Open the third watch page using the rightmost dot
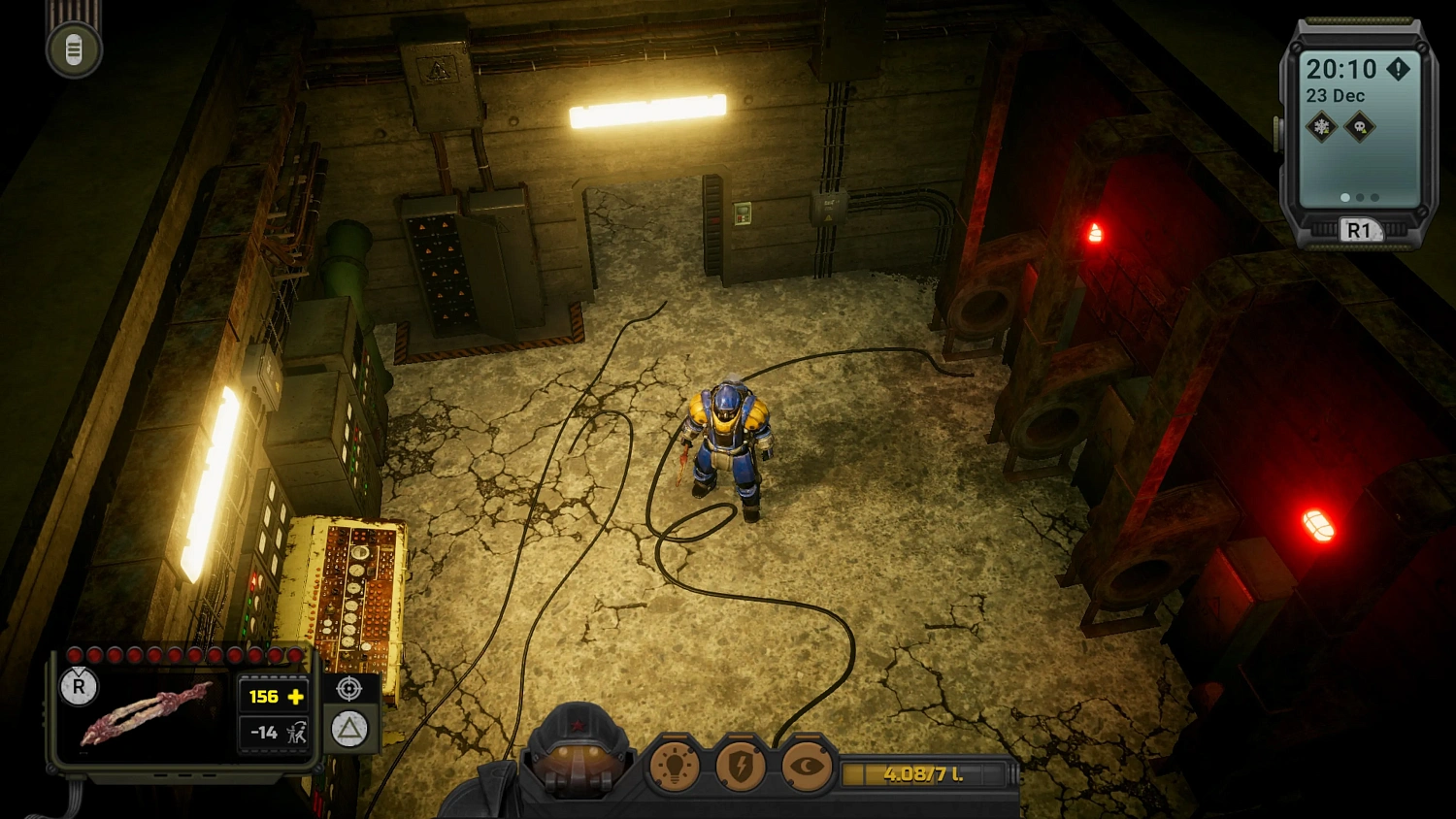This screenshot has height=819, width=1456. (1373, 197)
